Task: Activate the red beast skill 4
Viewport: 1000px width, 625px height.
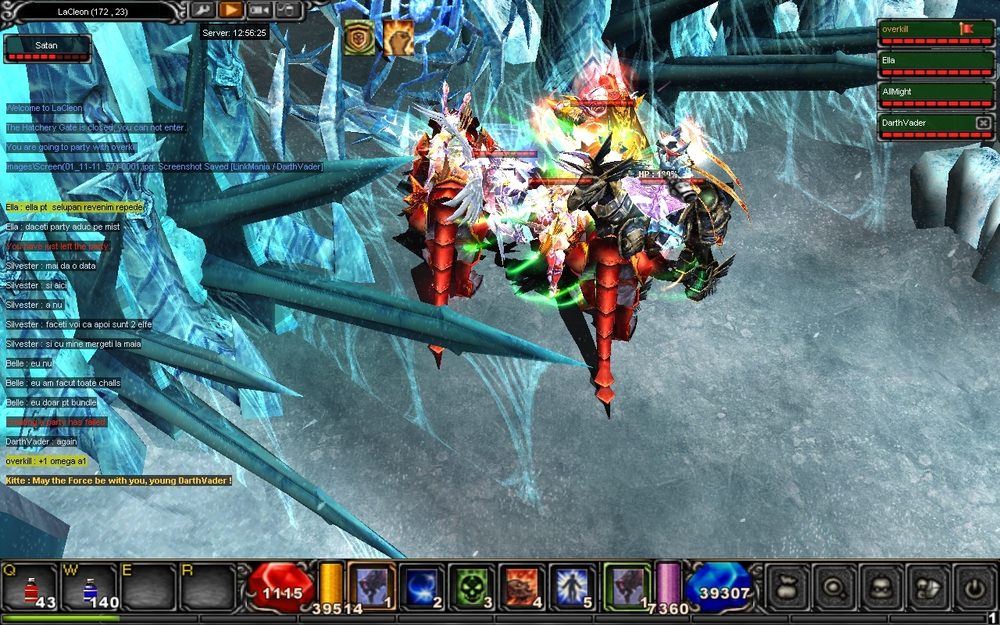Action: (x=520, y=586)
